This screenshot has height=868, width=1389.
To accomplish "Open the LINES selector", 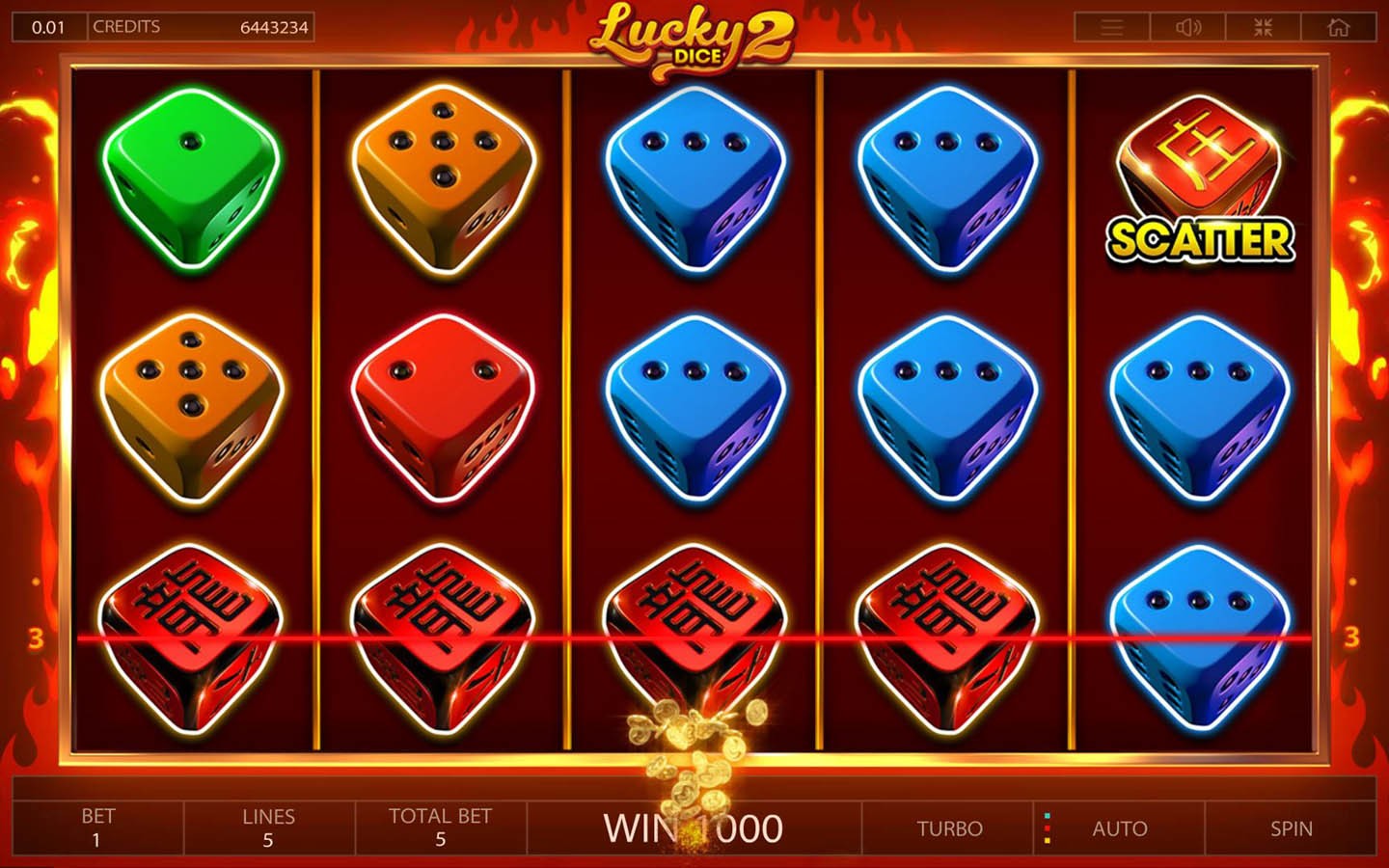I will click(x=268, y=827).
